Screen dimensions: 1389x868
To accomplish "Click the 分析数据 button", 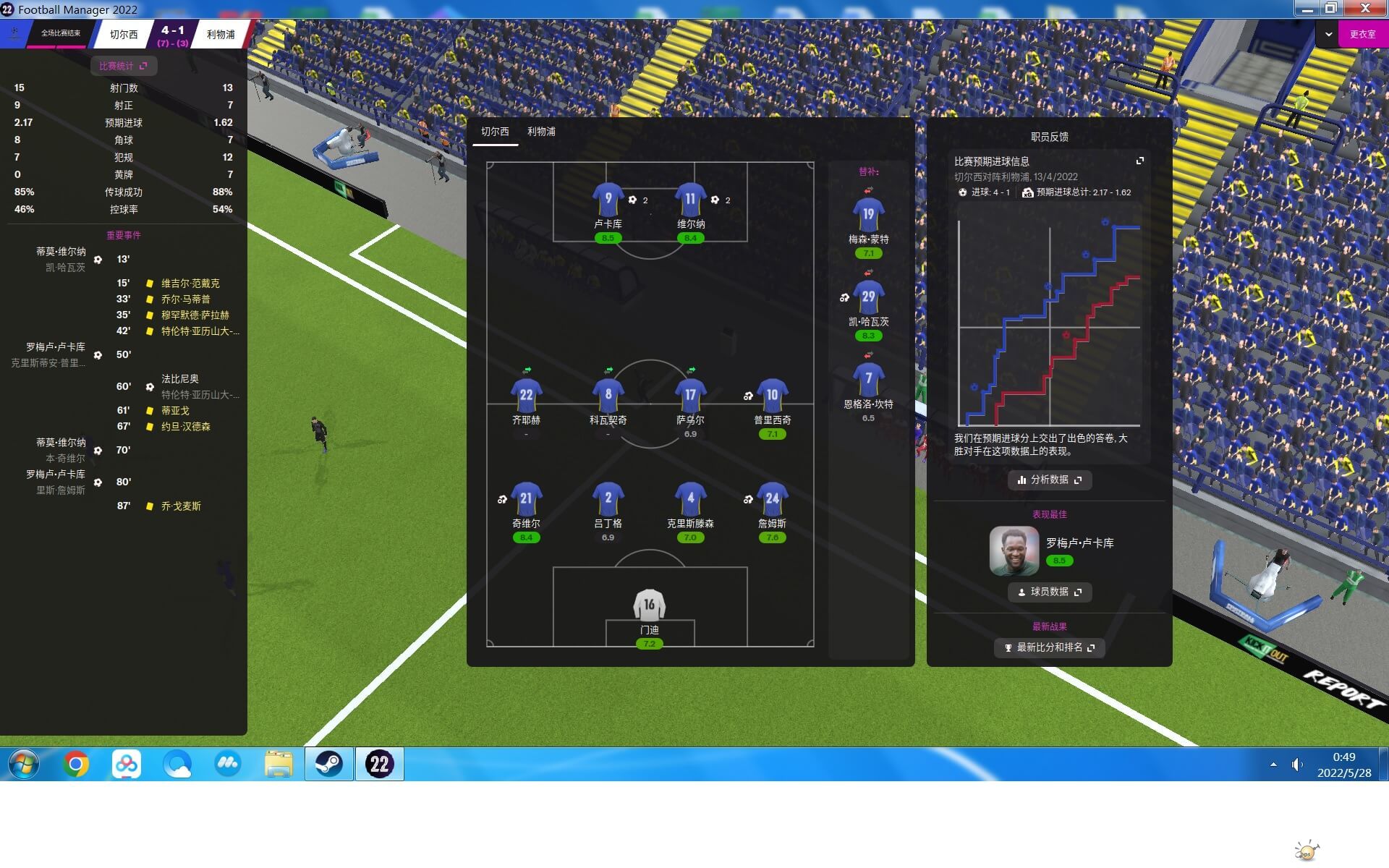I will point(1049,480).
